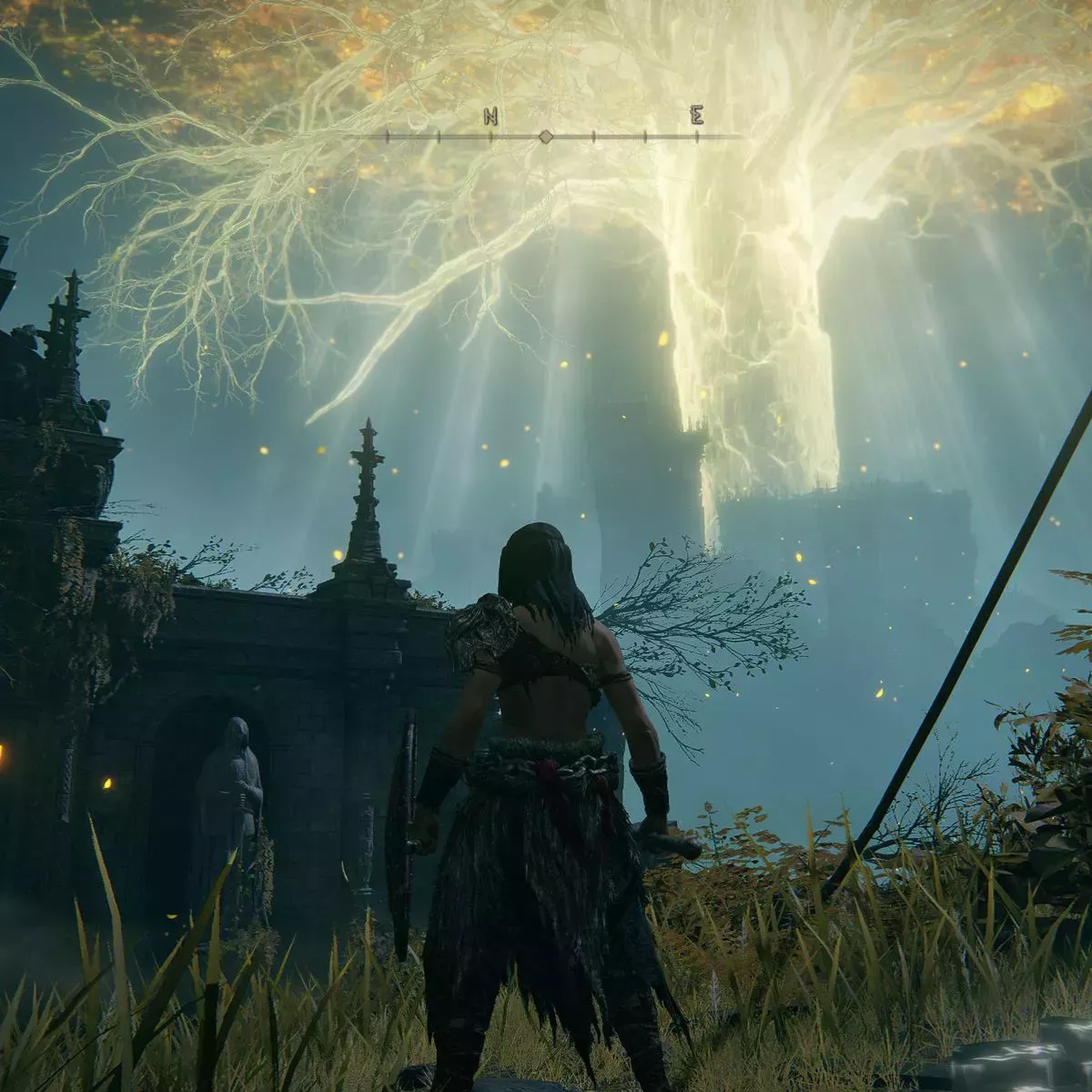
Task: Click the North marker on the compass
Action: tap(490, 116)
